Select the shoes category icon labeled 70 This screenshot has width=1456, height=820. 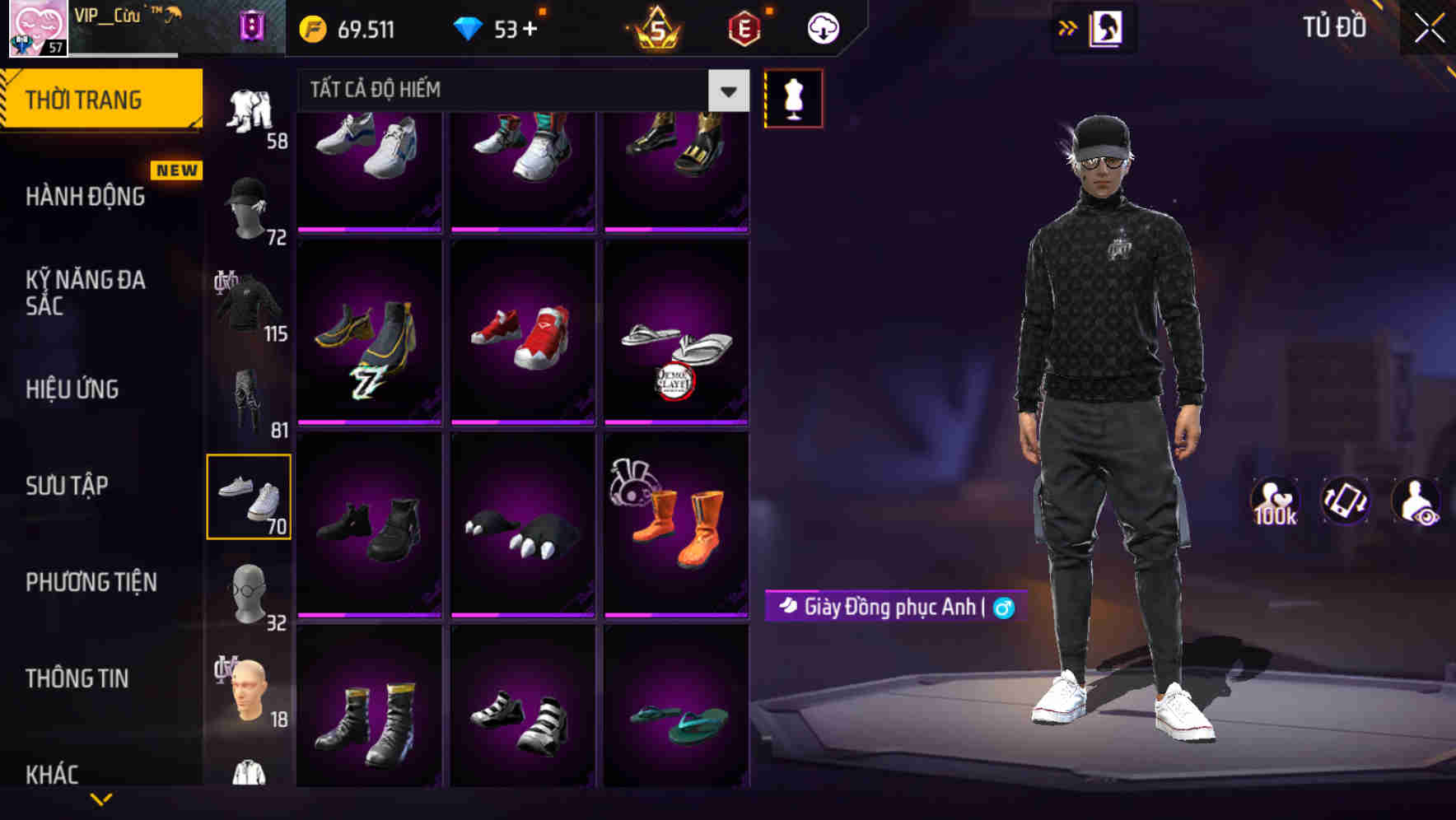(250, 494)
